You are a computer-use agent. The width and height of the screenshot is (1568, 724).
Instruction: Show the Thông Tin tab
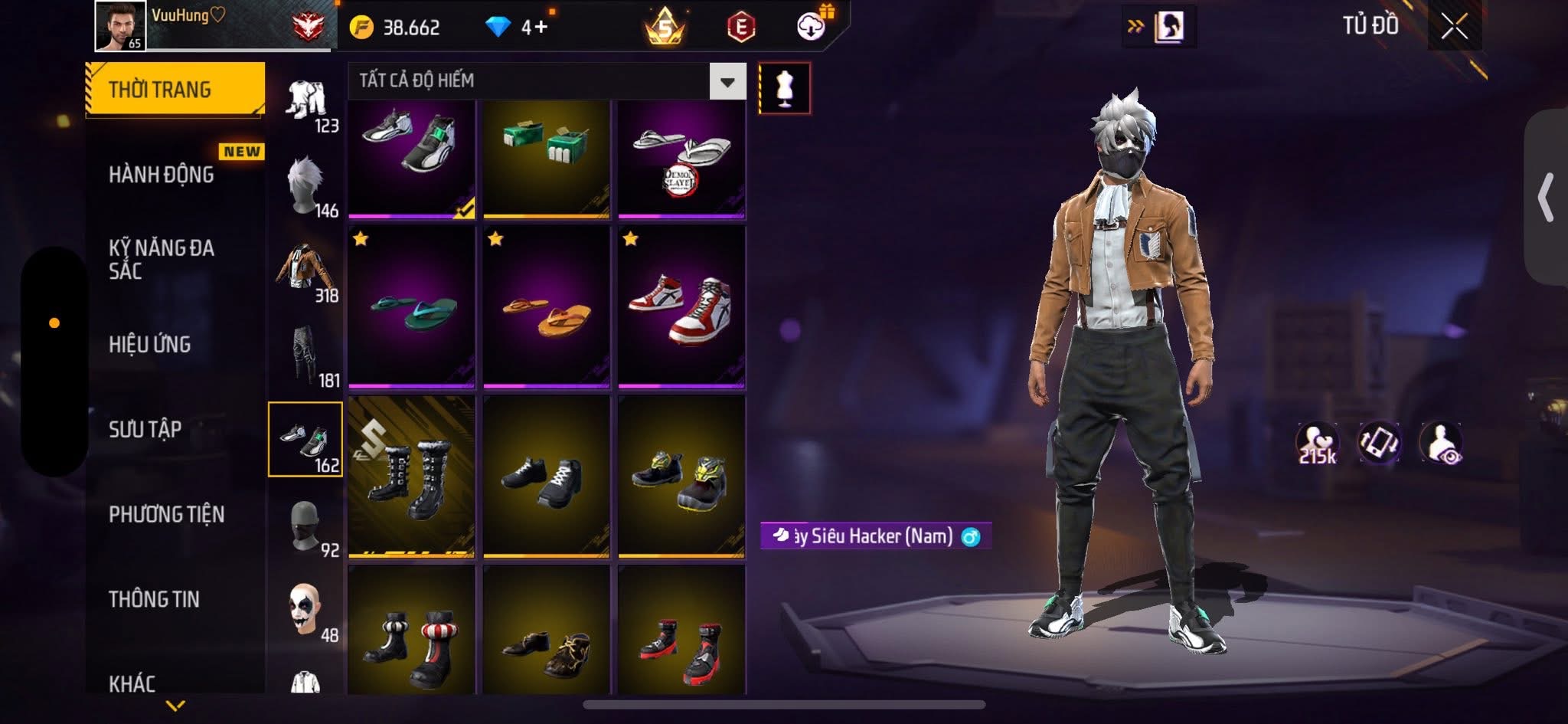point(155,599)
